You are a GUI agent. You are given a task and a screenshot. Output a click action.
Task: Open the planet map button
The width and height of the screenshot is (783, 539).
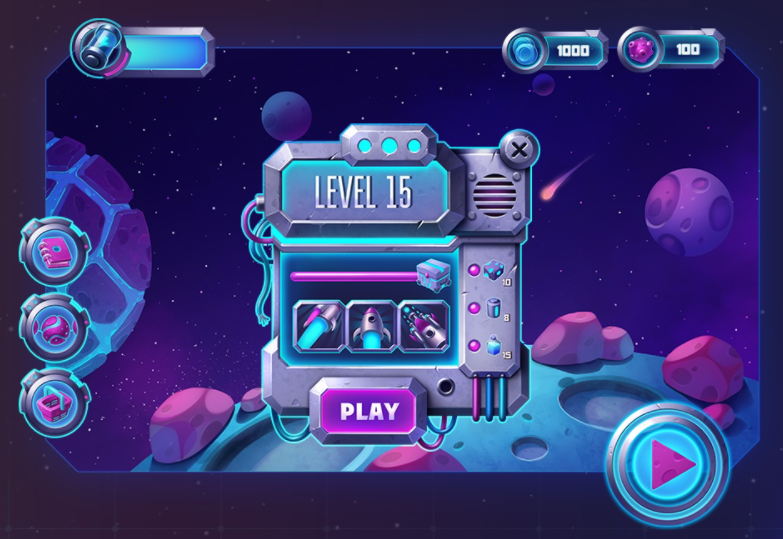tap(52, 327)
